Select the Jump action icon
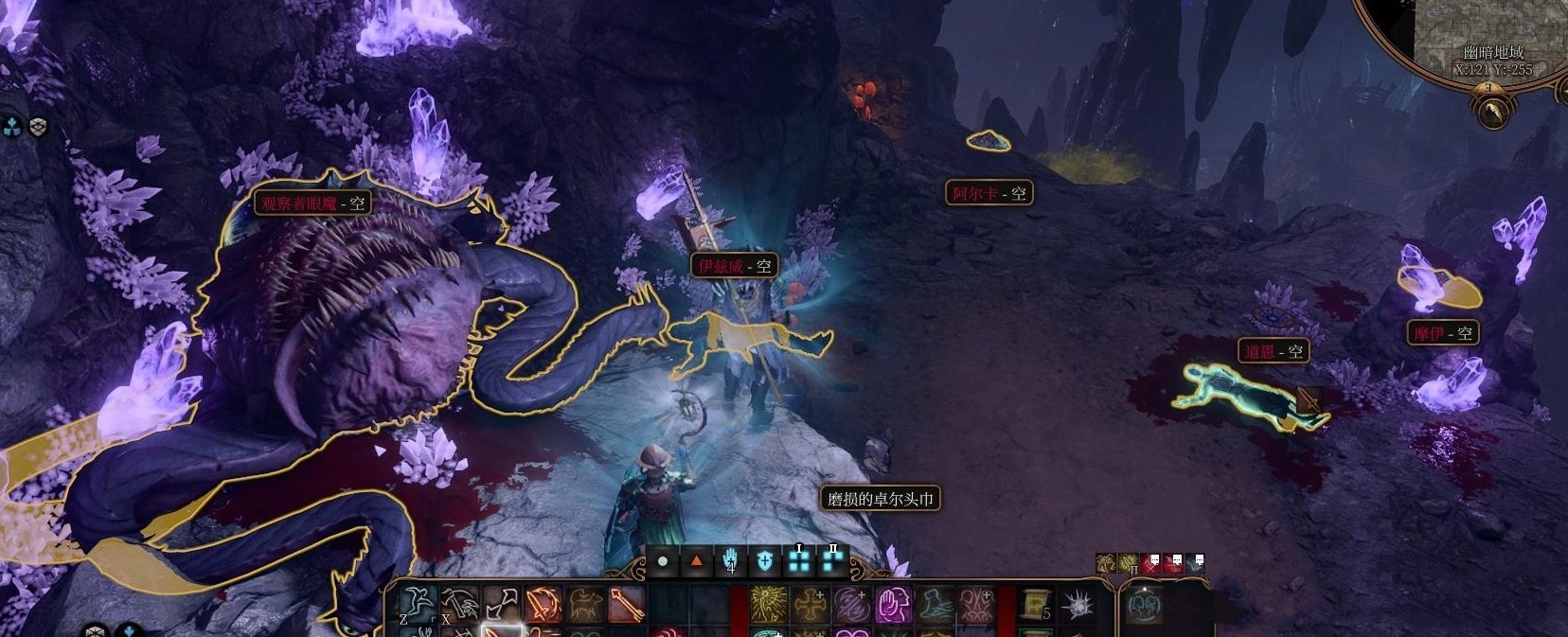Screen dimensions: 1568x637 (x=418, y=603)
